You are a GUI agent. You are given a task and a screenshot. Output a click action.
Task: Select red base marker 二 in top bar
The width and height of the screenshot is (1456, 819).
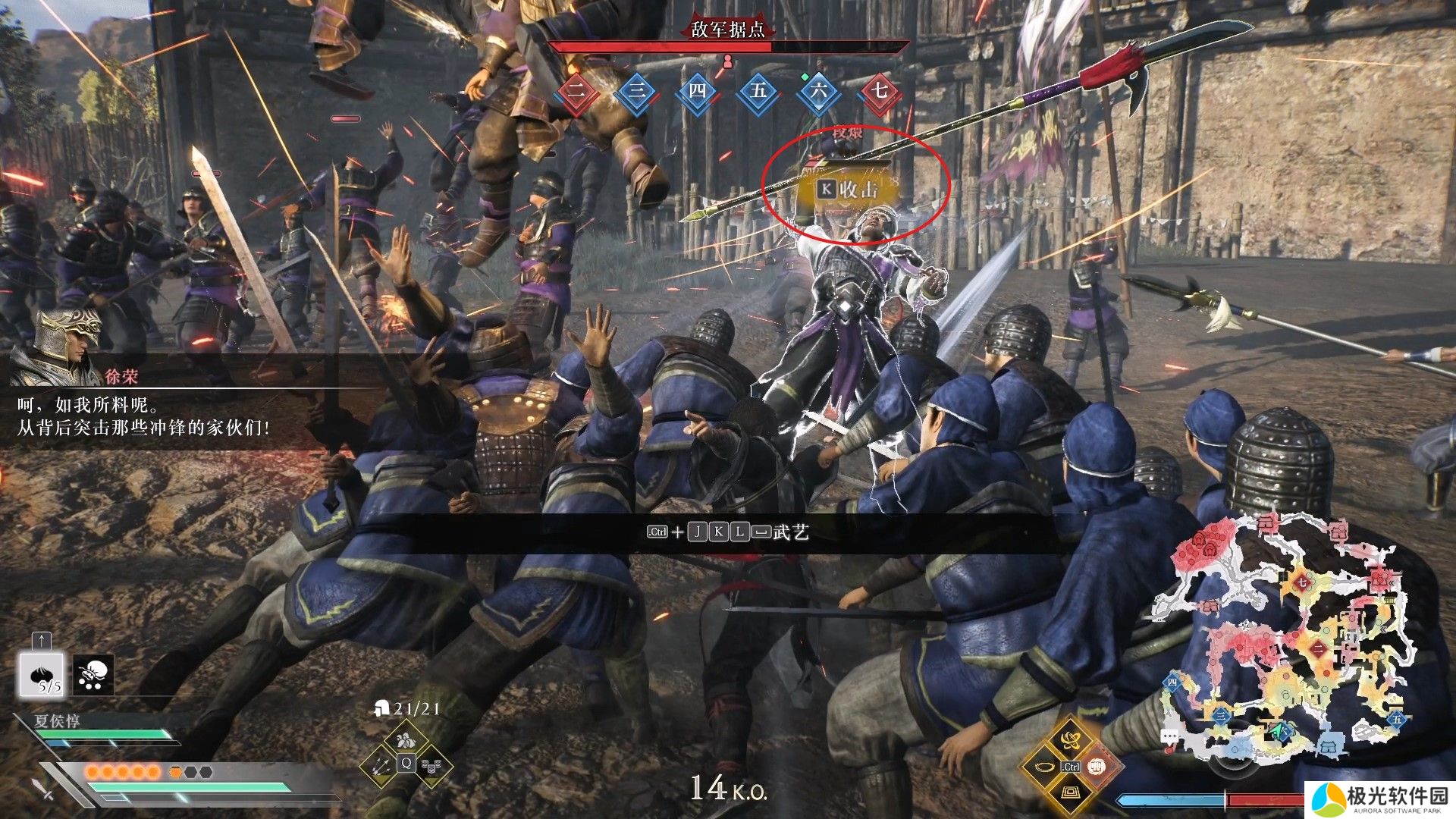[x=576, y=92]
